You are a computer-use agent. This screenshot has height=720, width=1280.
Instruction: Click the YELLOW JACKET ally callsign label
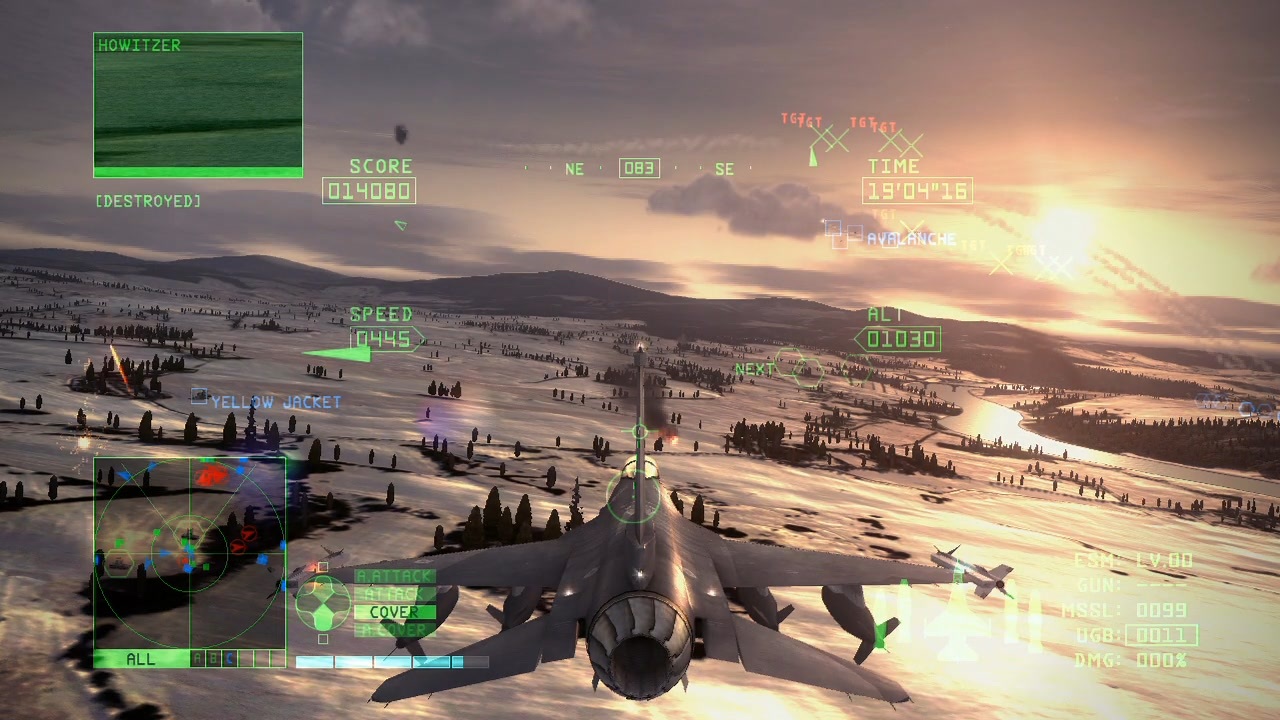[273, 400]
